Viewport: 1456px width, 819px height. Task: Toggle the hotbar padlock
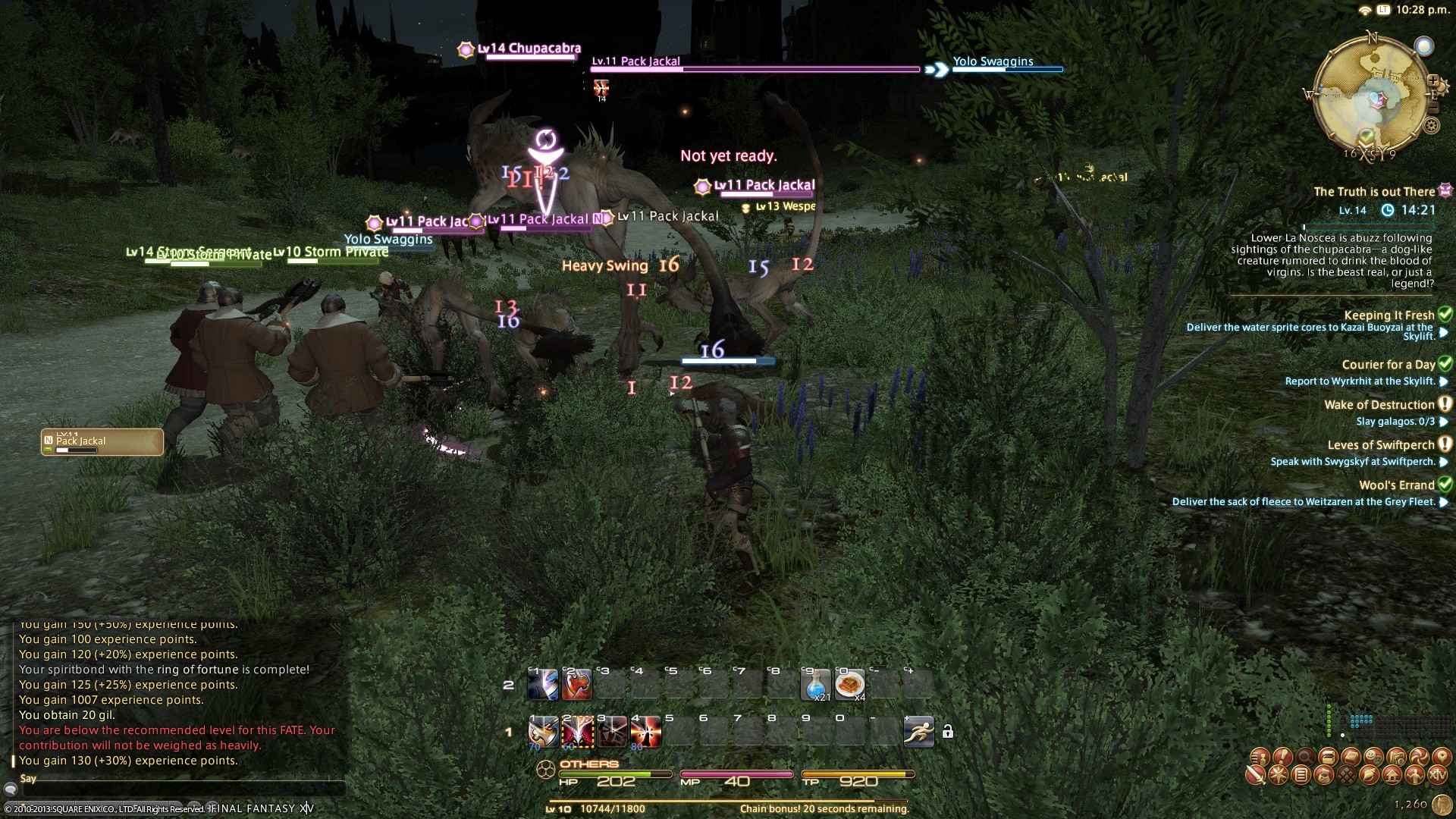pyautogui.click(x=947, y=732)
